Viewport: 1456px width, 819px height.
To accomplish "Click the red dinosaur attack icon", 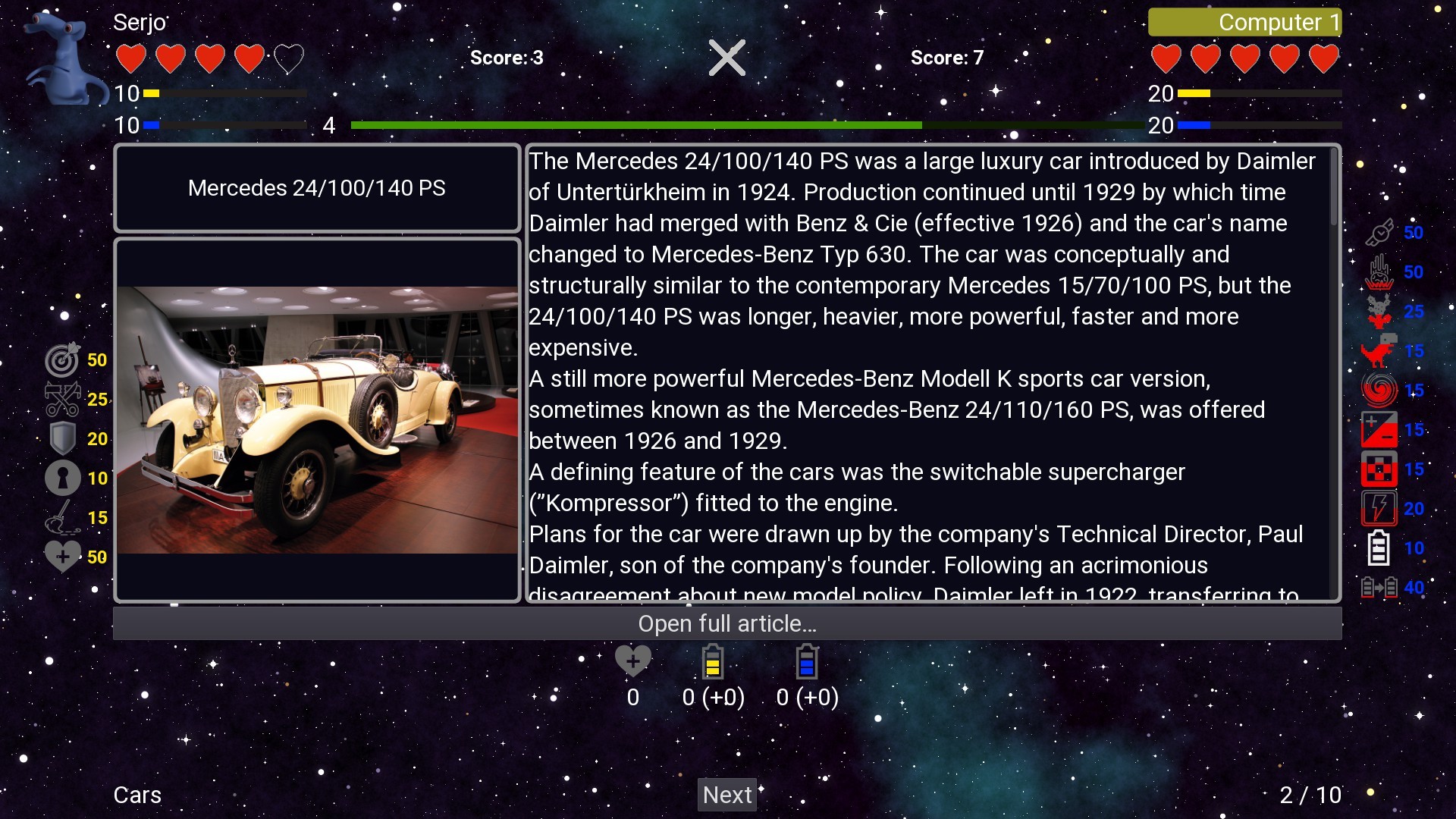I will click(1379, 351).
